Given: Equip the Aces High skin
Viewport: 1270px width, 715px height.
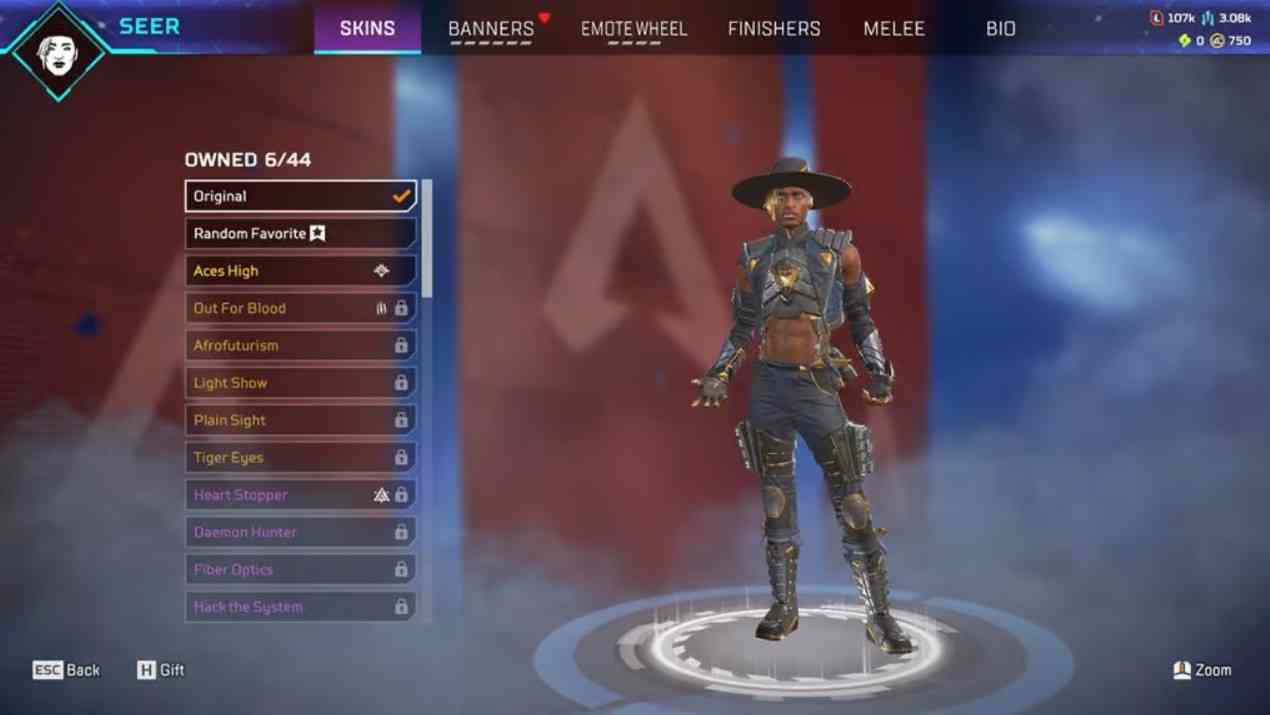Looking at the screenshot, I should click(300, 271).
